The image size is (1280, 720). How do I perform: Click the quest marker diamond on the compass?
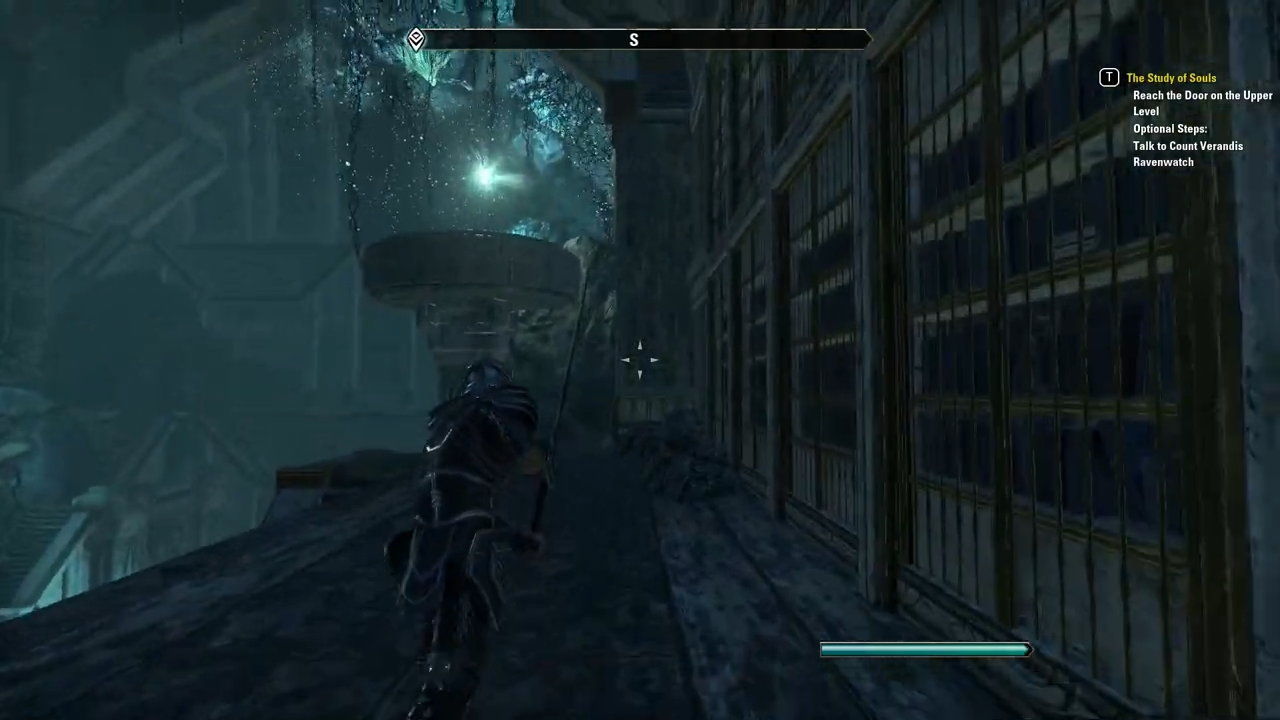(416, 39)
